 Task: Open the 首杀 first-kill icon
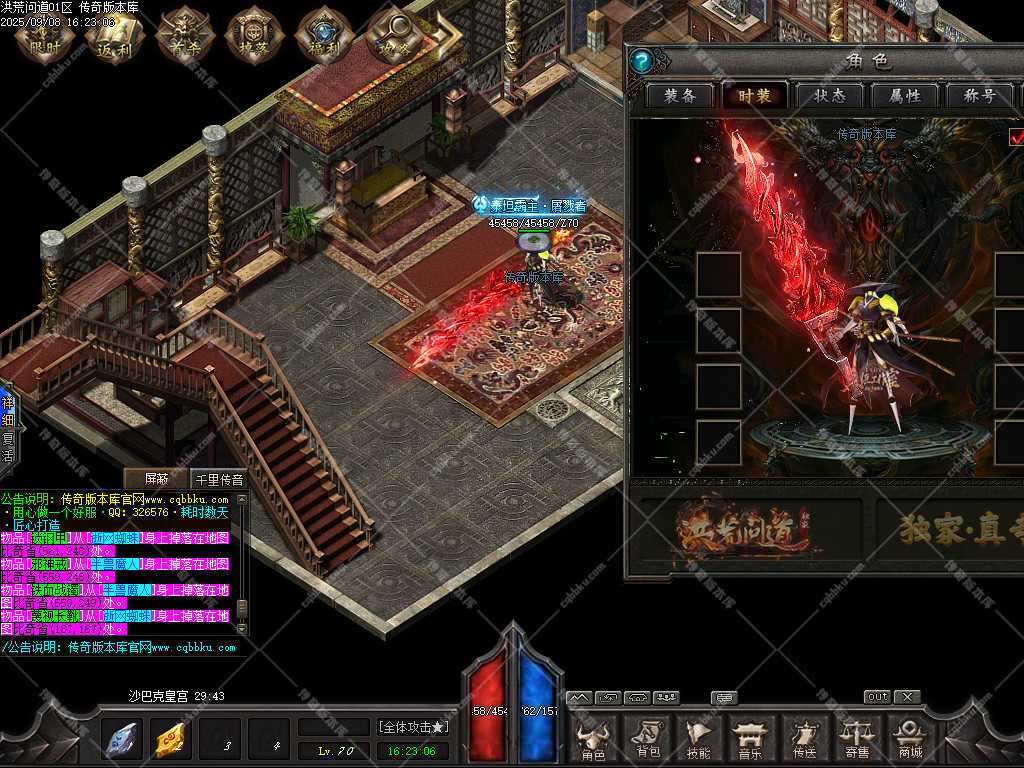(181, 35)
